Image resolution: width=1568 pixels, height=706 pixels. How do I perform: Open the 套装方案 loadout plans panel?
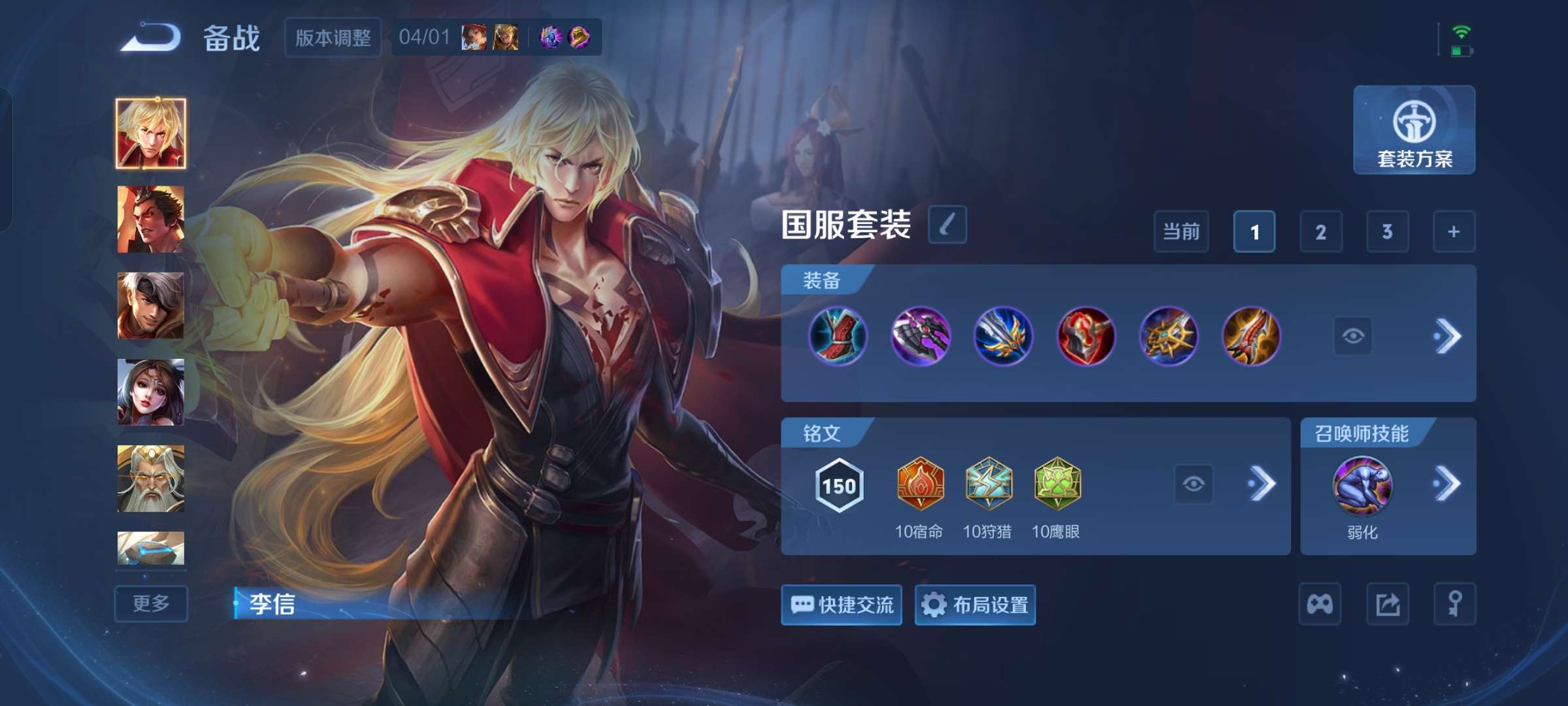pyautogui.click(x=1413, y=131)
